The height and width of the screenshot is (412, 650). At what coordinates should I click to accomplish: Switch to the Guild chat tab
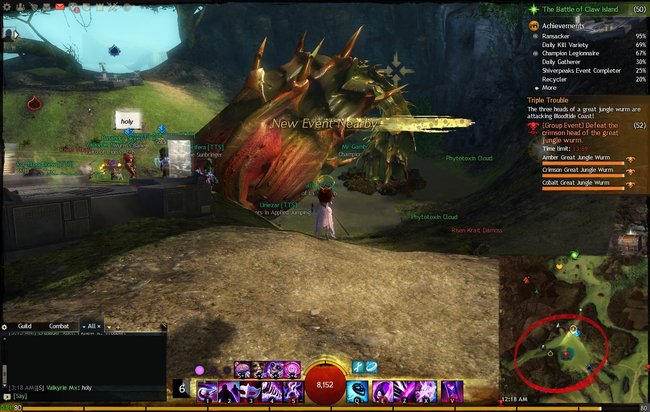pyautogui.click(x=25, y=326)
